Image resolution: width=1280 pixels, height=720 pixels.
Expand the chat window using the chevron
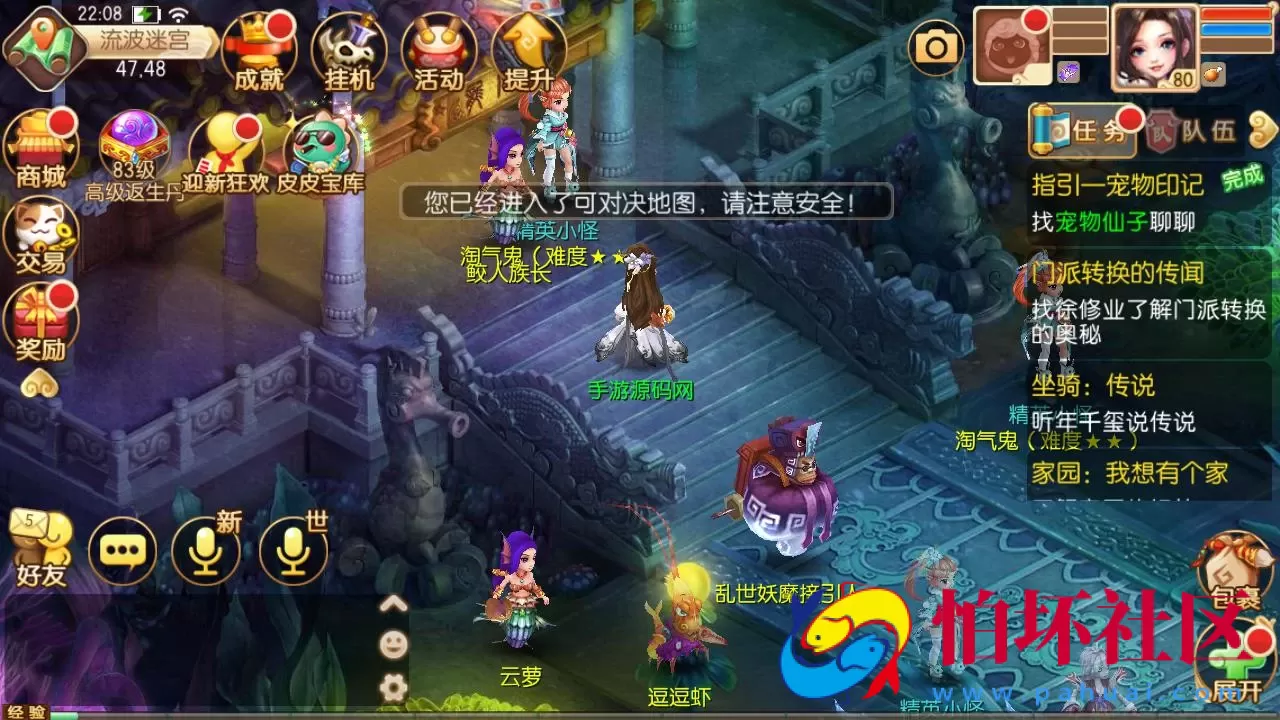click(393, 604)
